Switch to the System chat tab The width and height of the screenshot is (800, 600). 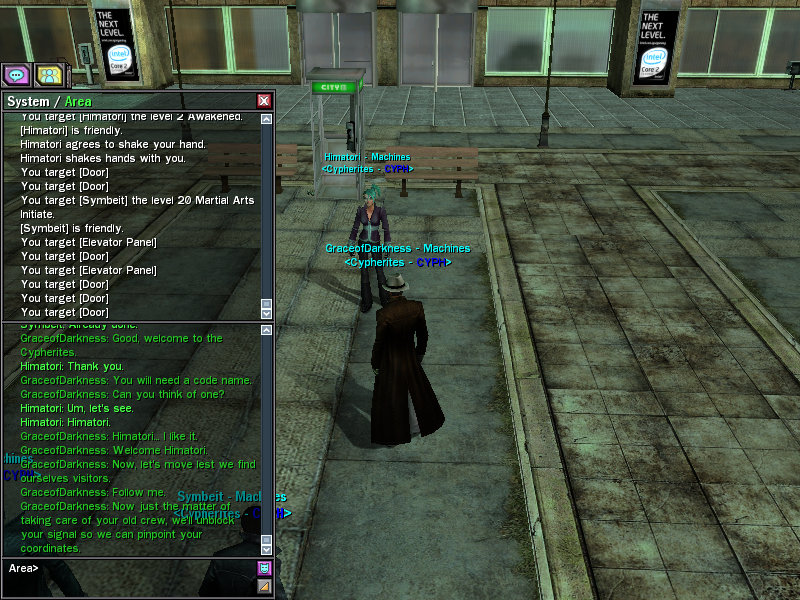pyautogui.click(x=27, y=101)
